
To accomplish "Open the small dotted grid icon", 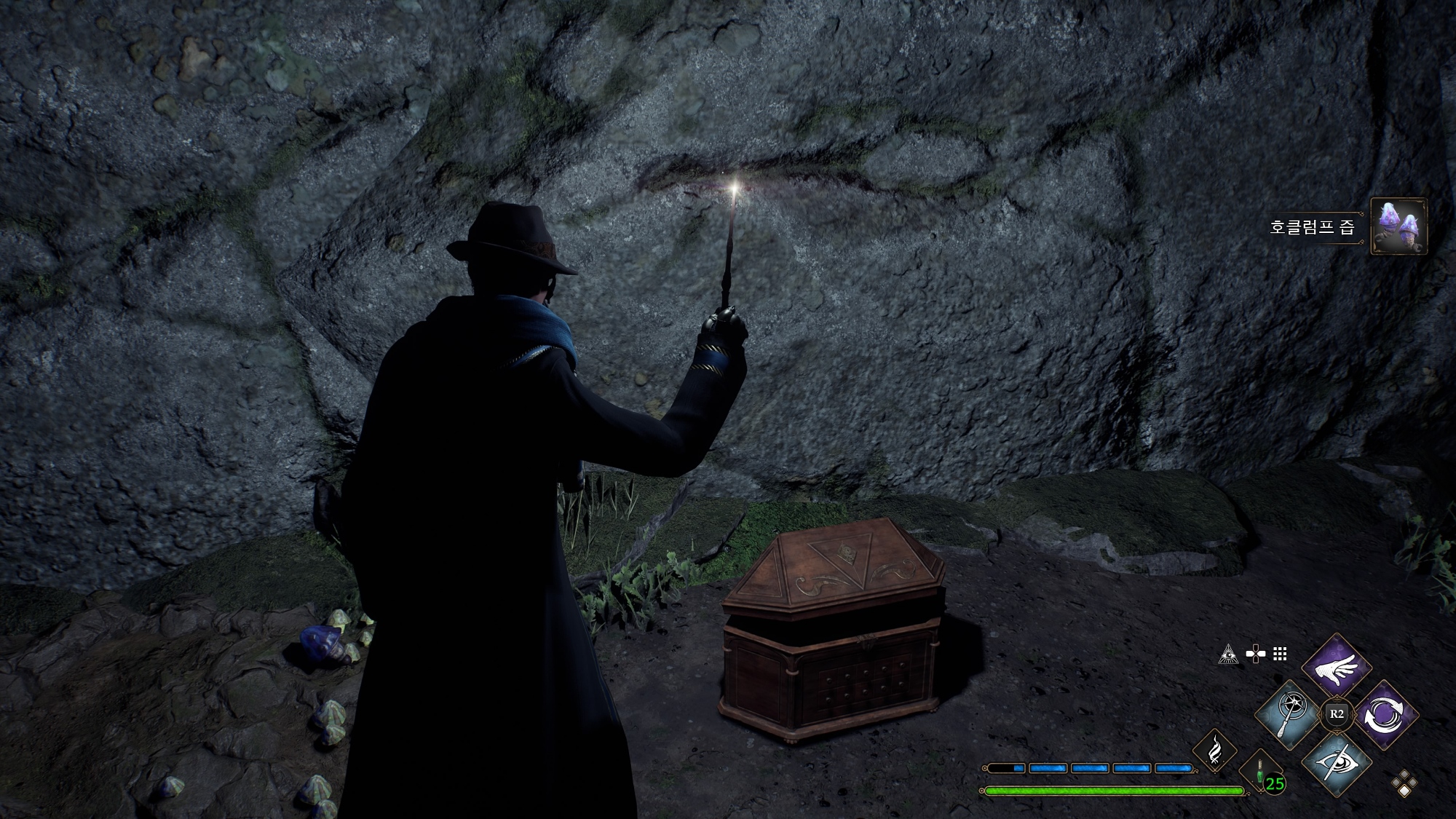I will 1280,654.
